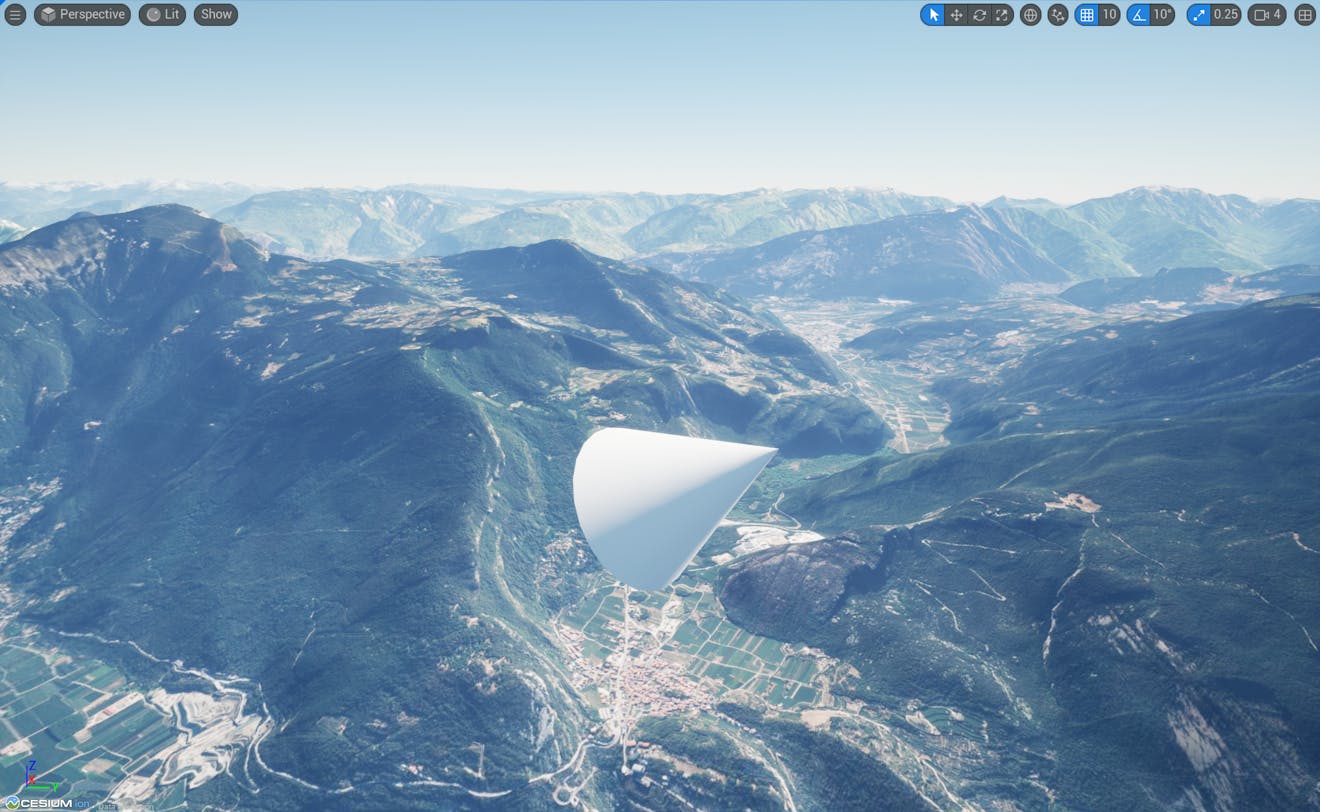Screen dimensions: 1320x812
Task: Select the Scale tool
Action: pyautogui.click(x=1002, y=15)
